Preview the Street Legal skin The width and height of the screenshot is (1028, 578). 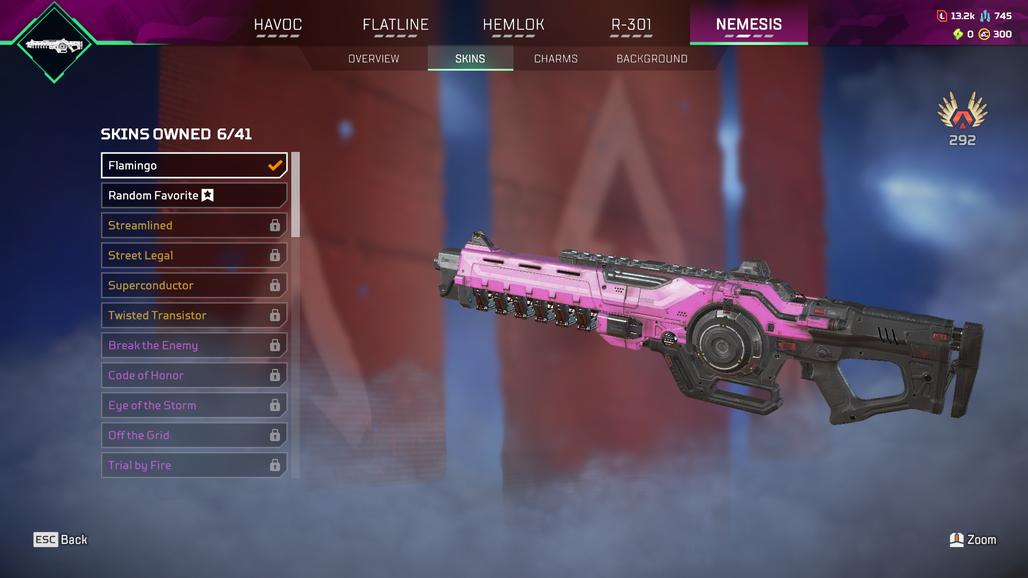pyautogui.click(x=194, y=255)
